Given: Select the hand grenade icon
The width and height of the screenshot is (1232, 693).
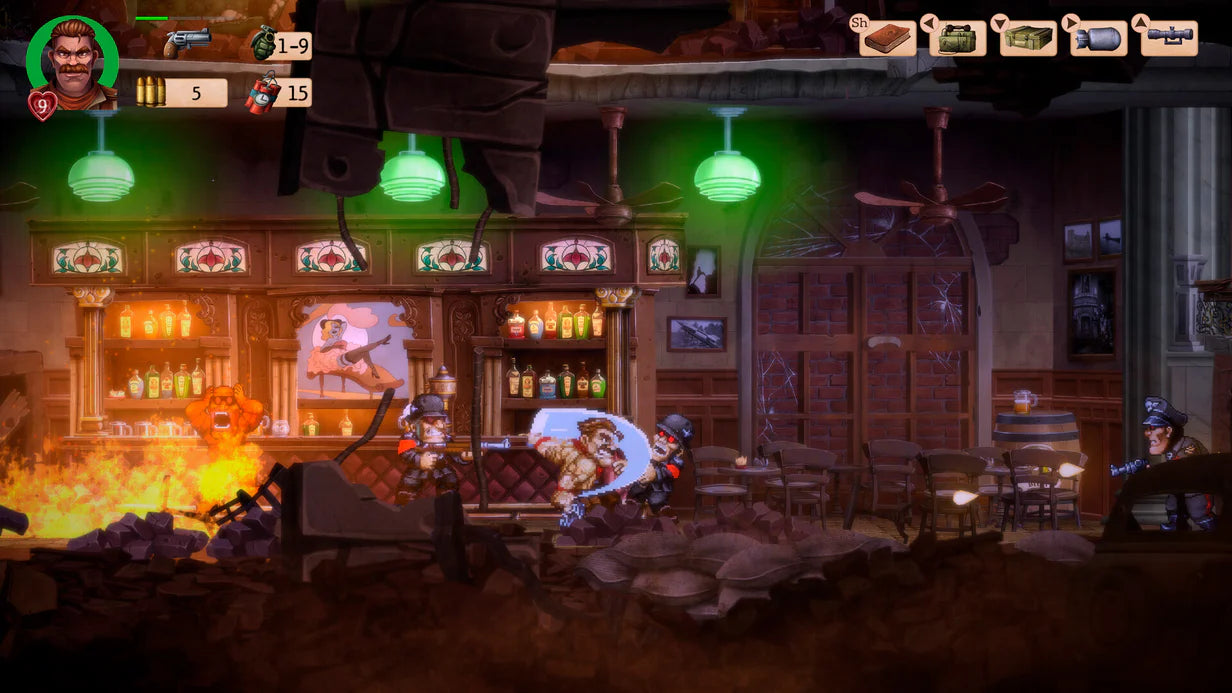Looking at the screenshot, I should click(262, 43).
